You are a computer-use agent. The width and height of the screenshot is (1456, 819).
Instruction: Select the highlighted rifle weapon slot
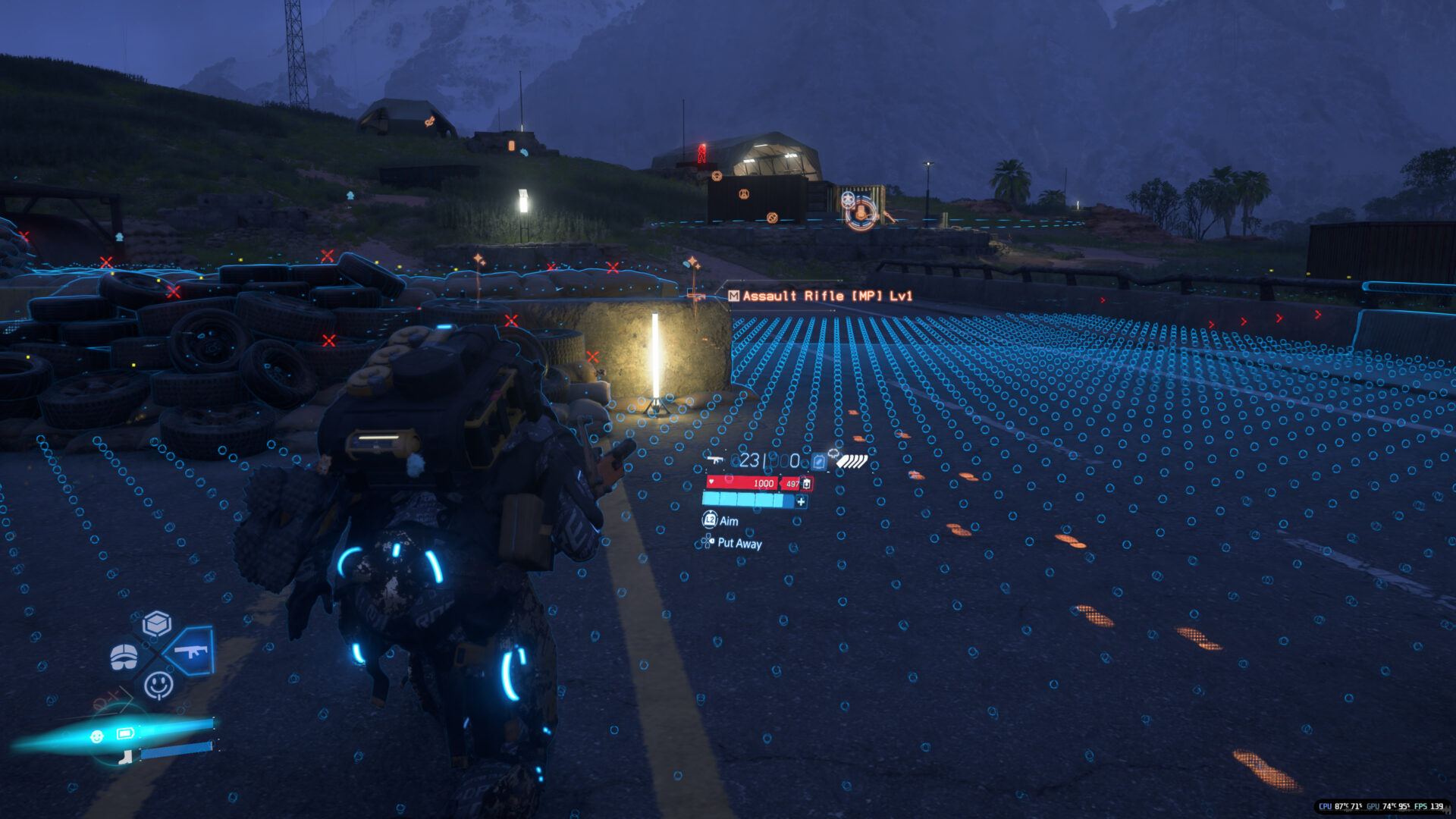point(190,651)
